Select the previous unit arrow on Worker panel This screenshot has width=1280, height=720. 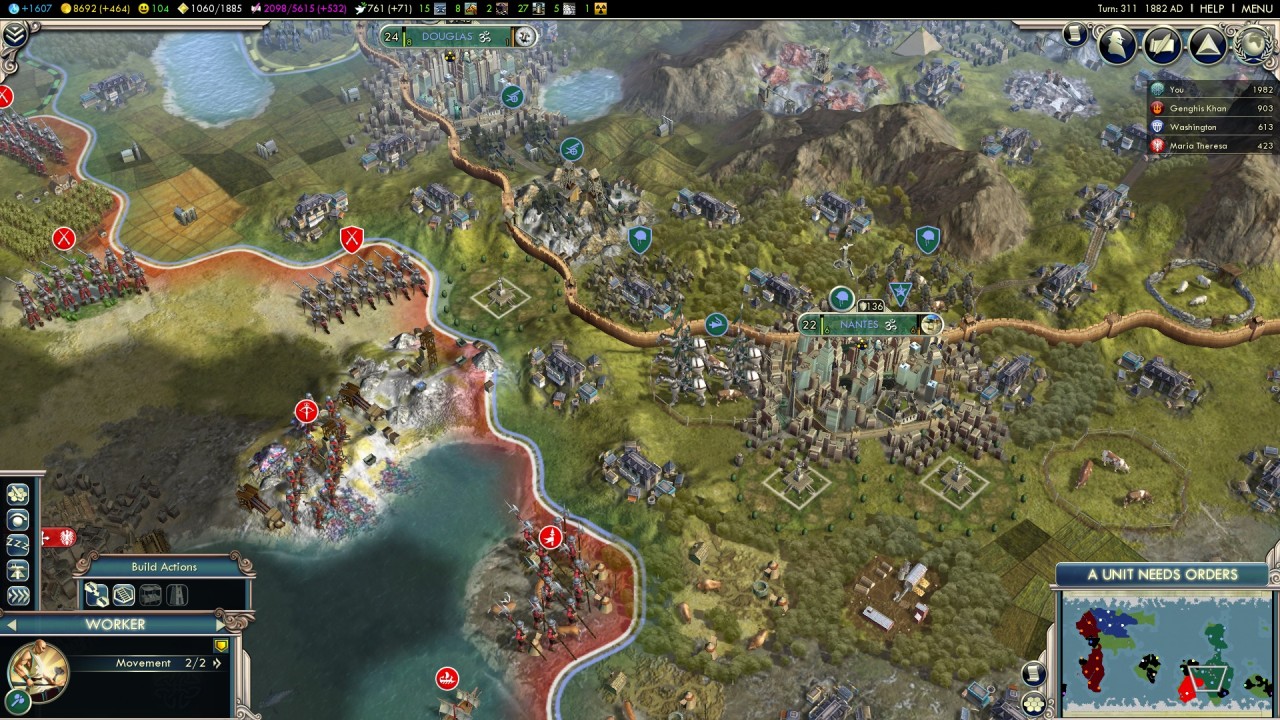(x=12, y=625)
